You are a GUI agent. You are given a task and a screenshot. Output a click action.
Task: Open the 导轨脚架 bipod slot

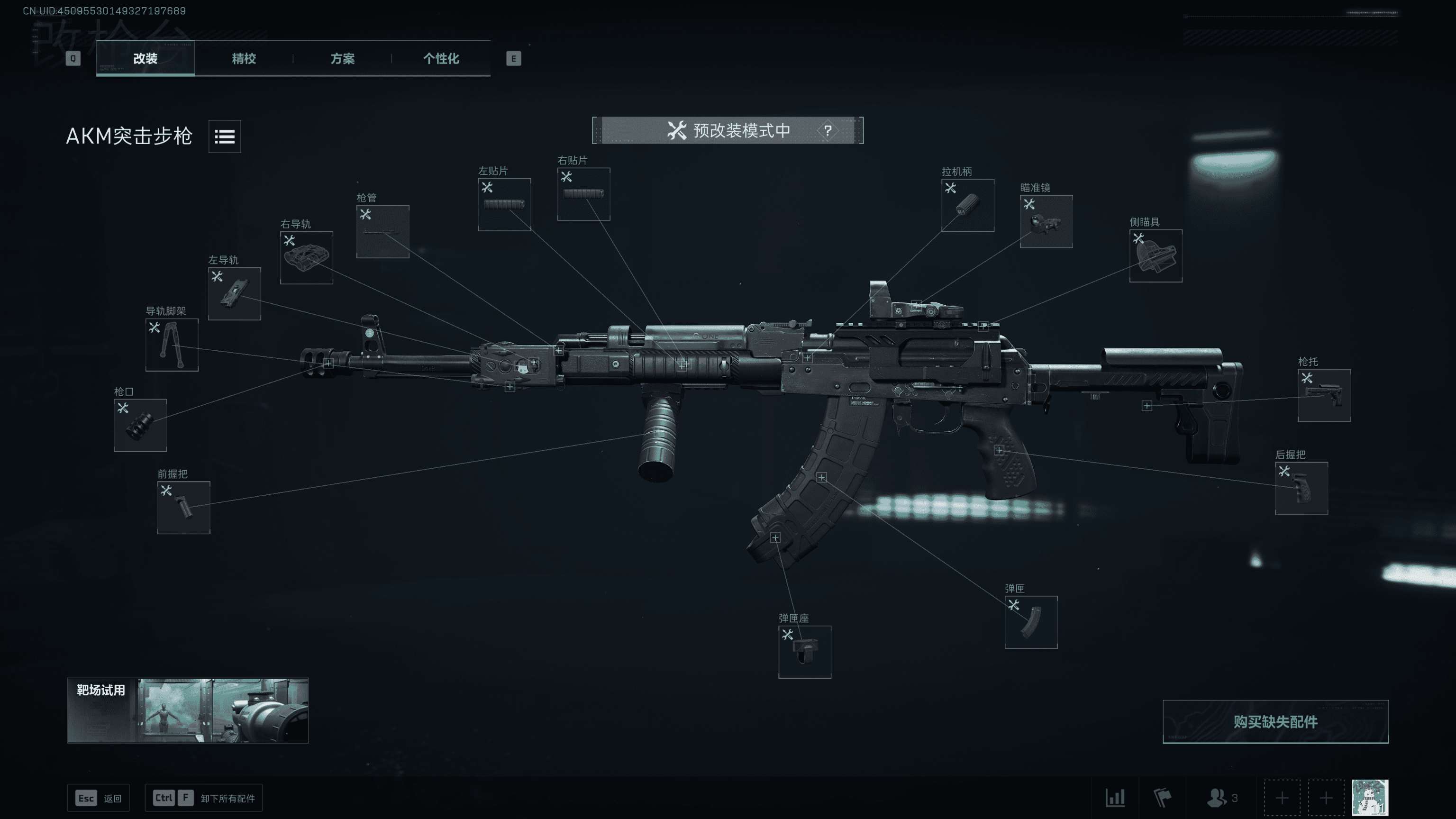click(172, 345)
